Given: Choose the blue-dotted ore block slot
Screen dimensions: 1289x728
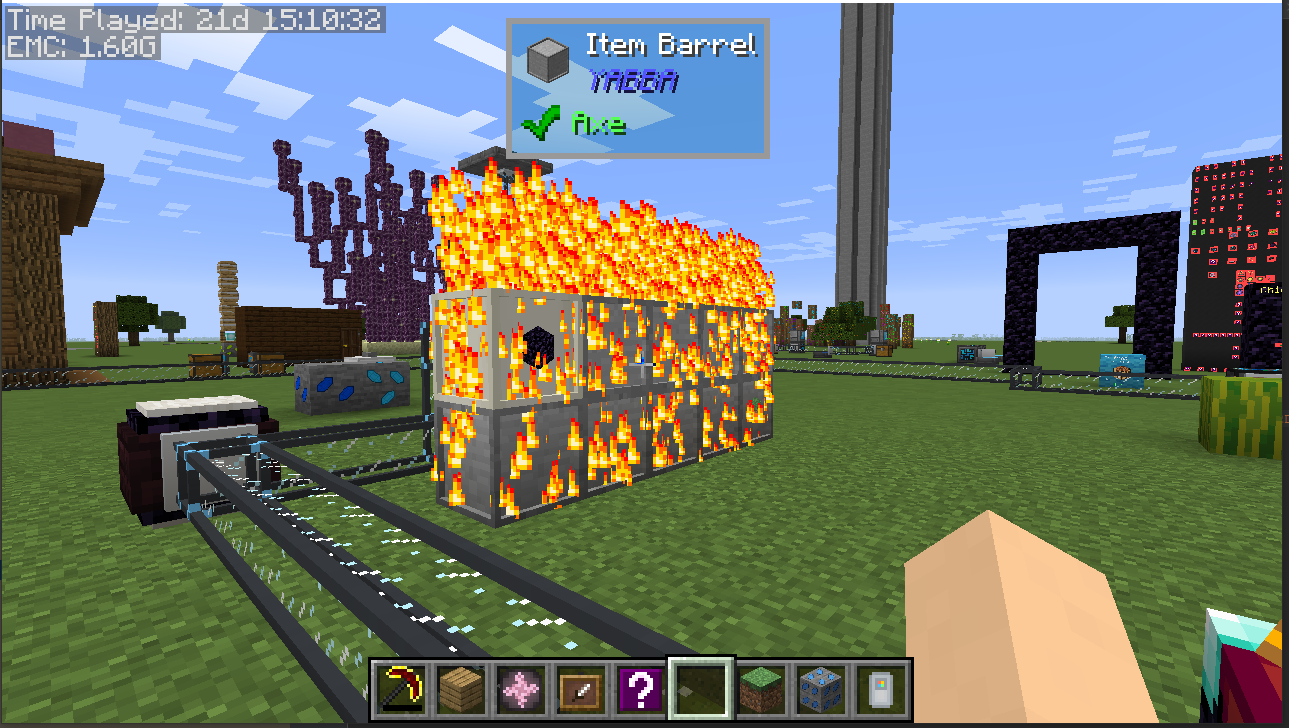Looking at the screenshot, I should tap(821, 689).
